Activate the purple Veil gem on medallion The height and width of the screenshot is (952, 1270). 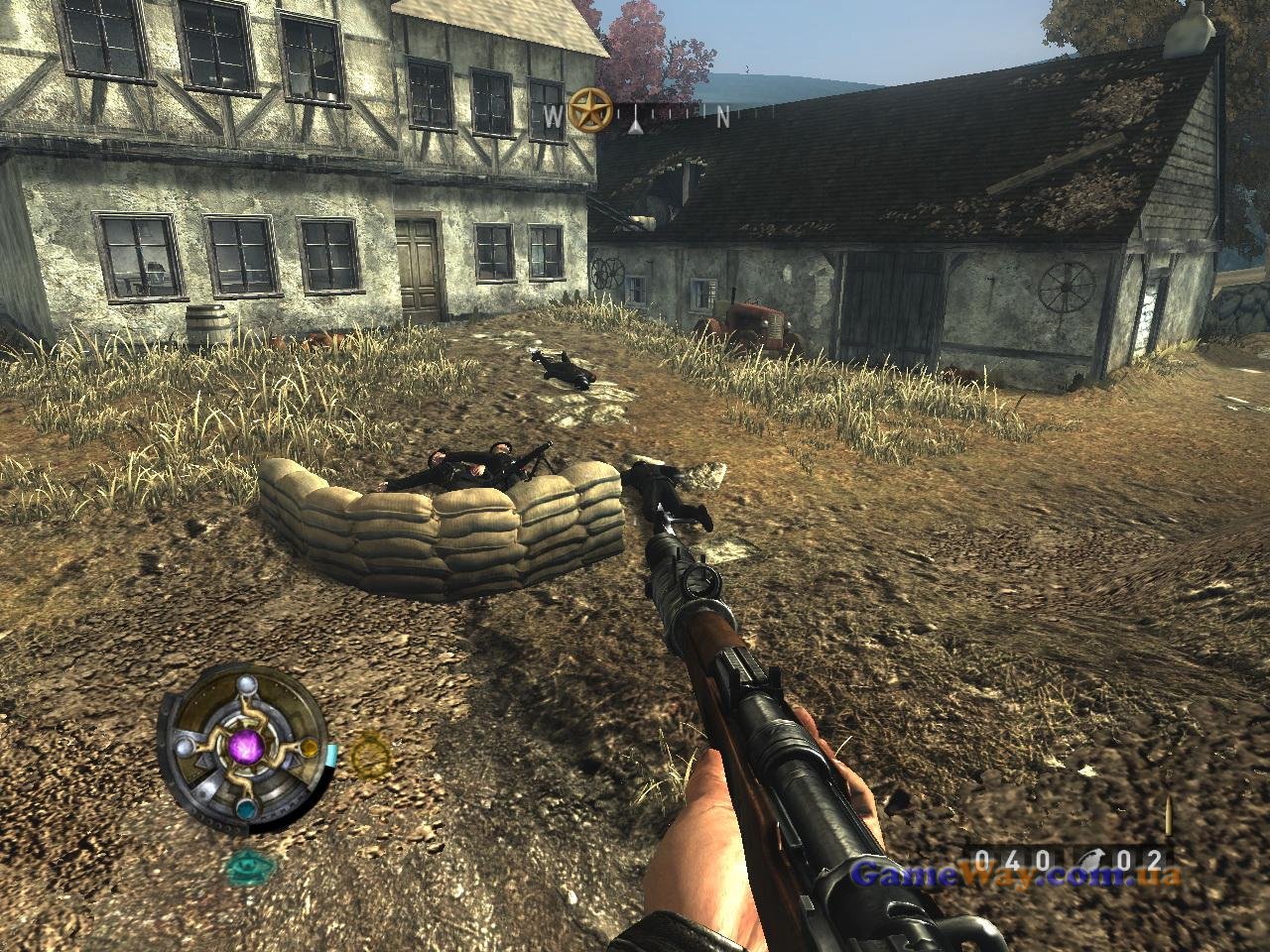point(245,745)
